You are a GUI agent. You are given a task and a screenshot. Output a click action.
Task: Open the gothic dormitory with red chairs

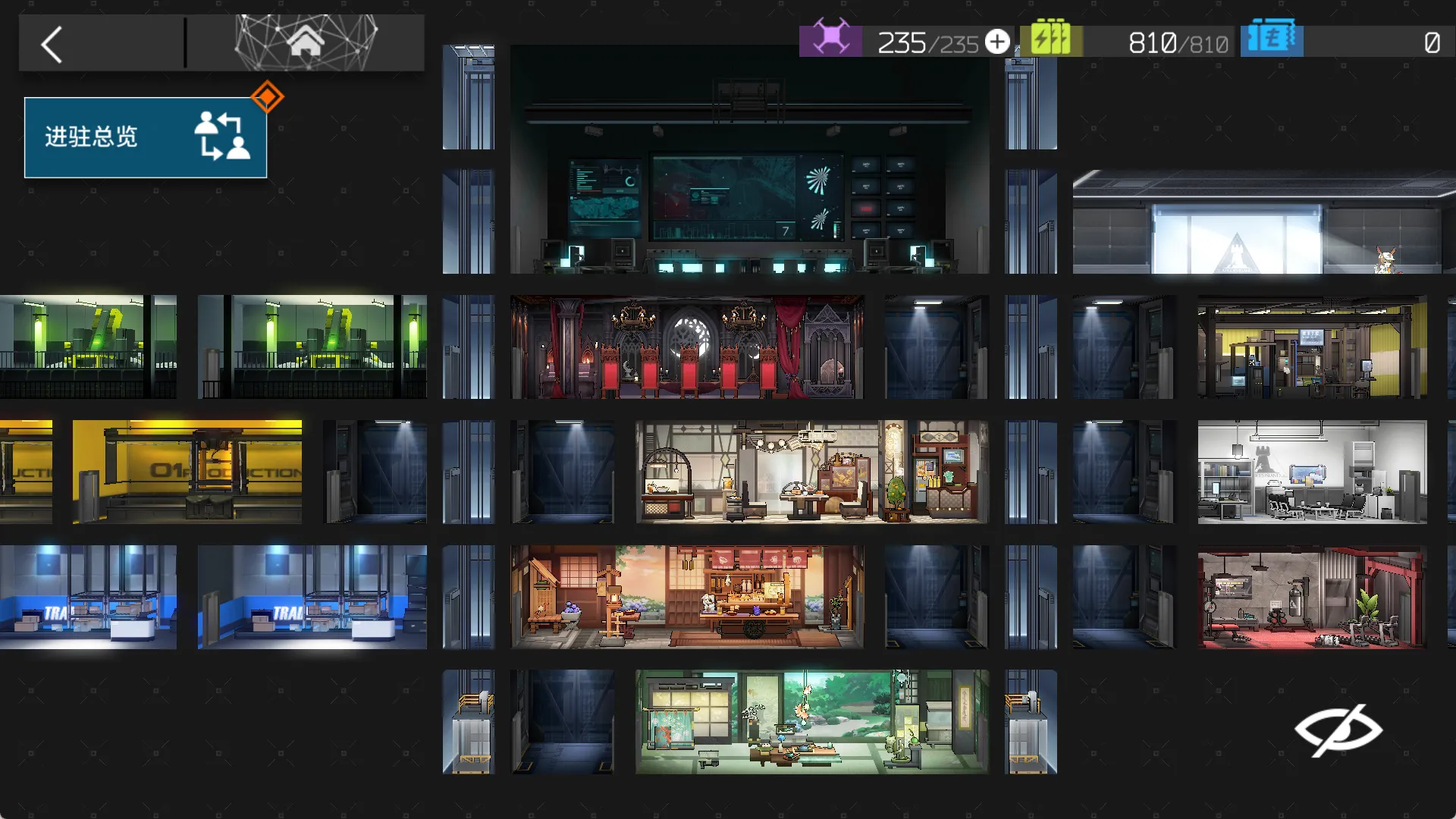click(x=687, y=347)
